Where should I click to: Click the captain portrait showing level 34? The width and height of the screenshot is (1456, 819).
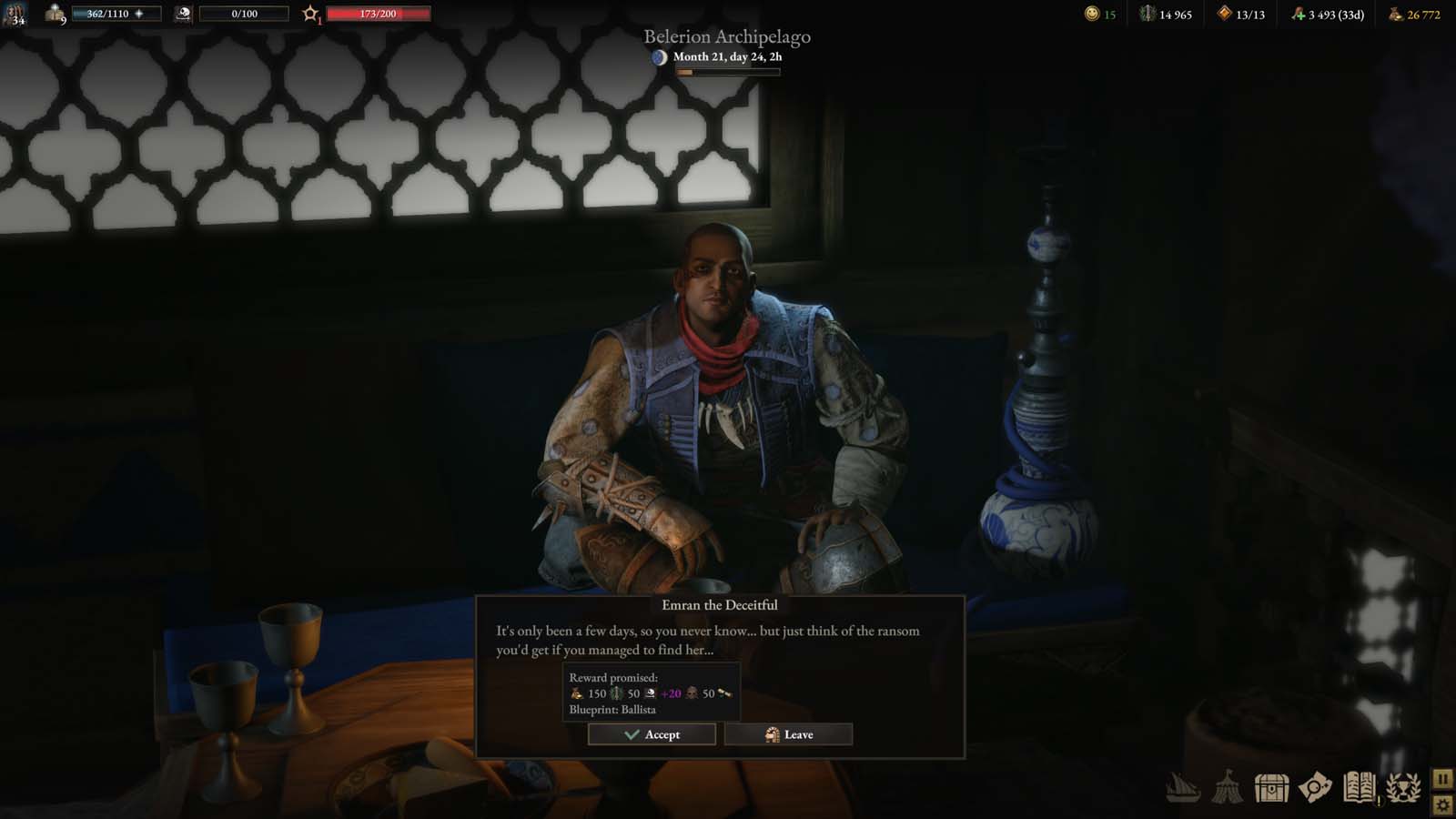[18, 14]
